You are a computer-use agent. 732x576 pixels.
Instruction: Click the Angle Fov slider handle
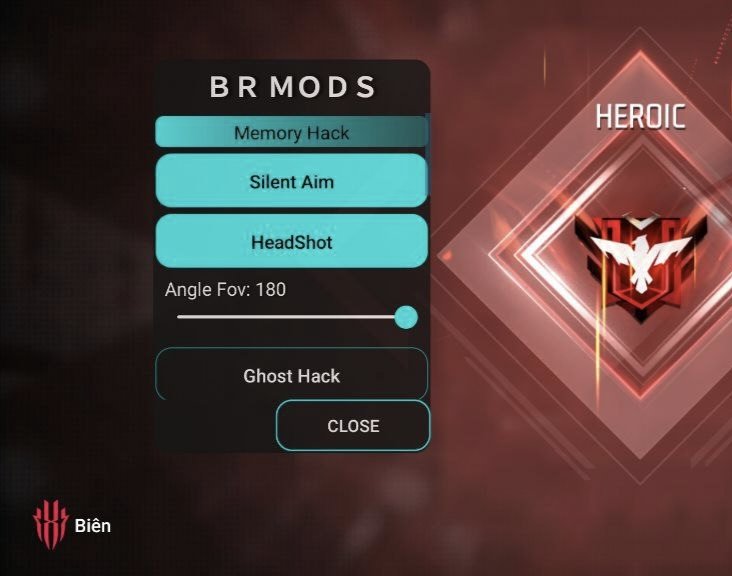406,317
